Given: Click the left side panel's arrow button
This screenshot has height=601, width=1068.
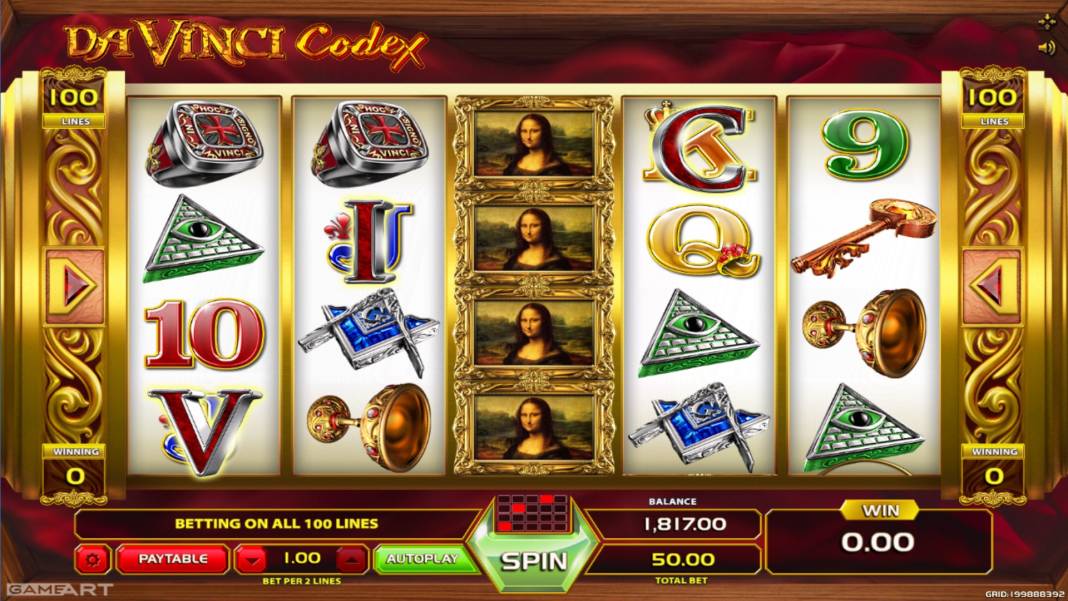Looking at the screenshot, I should (x=74, y=287).
